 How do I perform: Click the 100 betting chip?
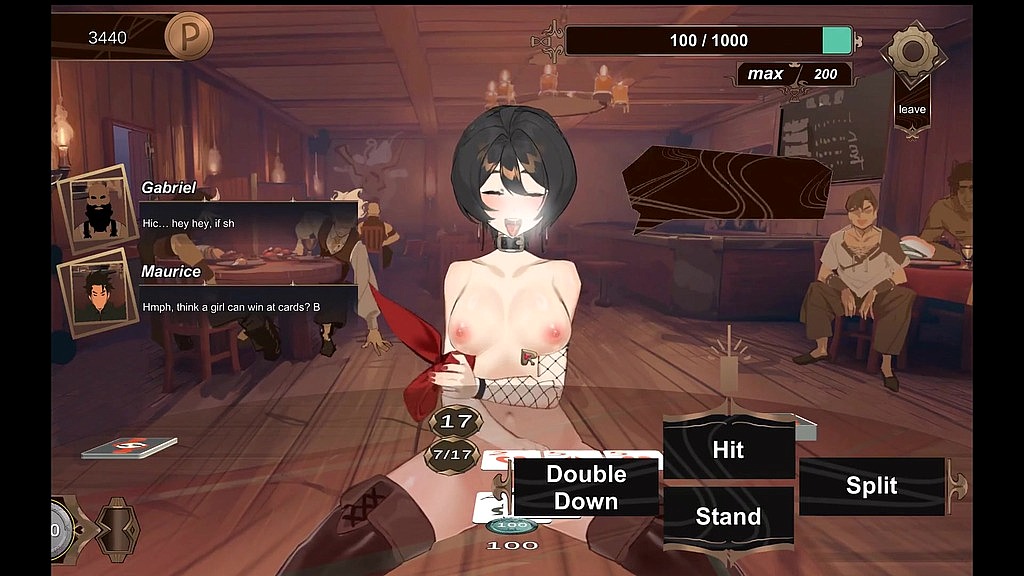point(512,525)
